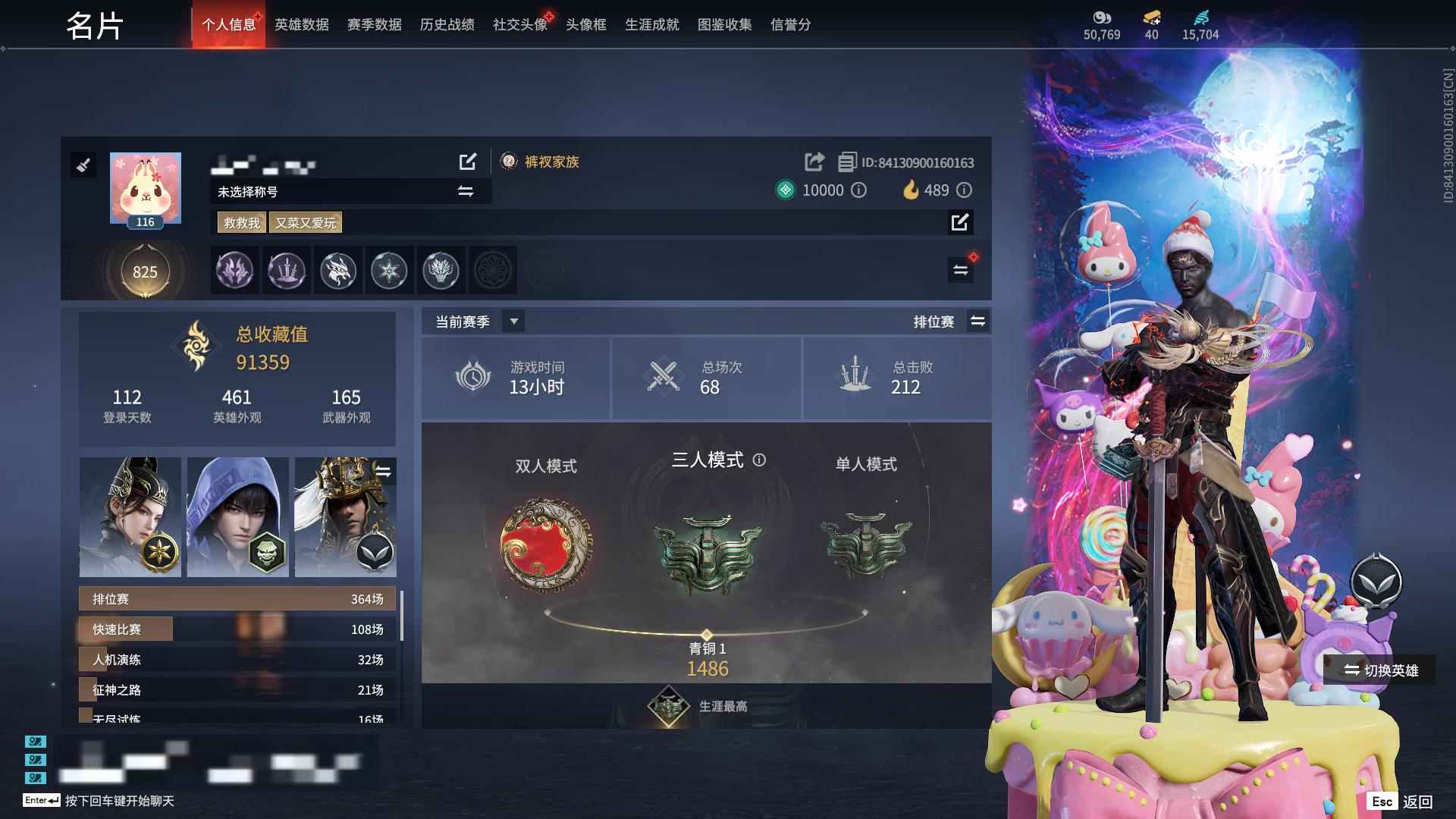This screenshot has width=1456, height=819.
Task: Toggle the ranked mode display swap icon
Action: click(x=978, y=321)
